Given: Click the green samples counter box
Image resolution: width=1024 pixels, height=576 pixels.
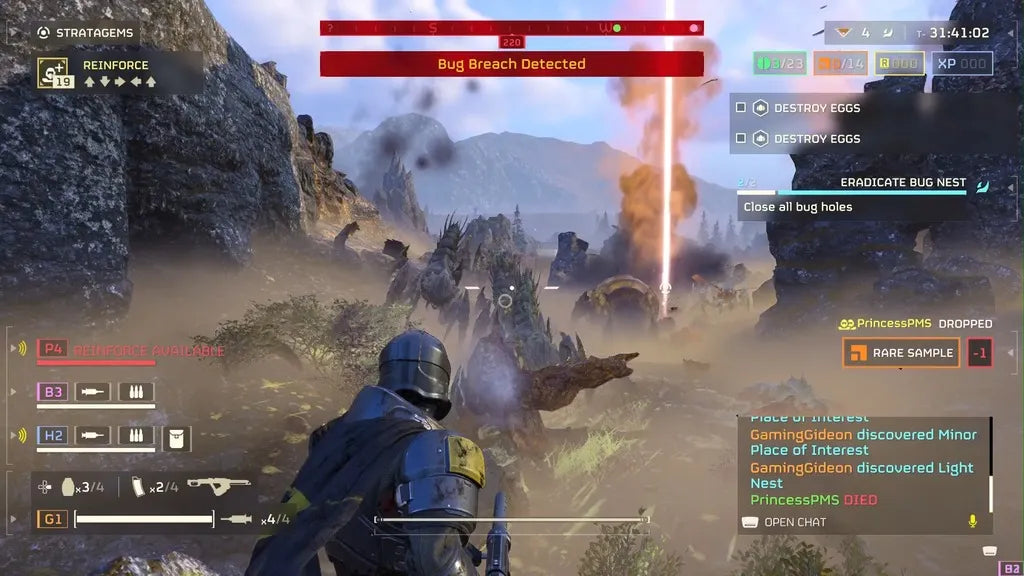Looking at the screenshot, I should pyautogui.click(x=779, y=64).
